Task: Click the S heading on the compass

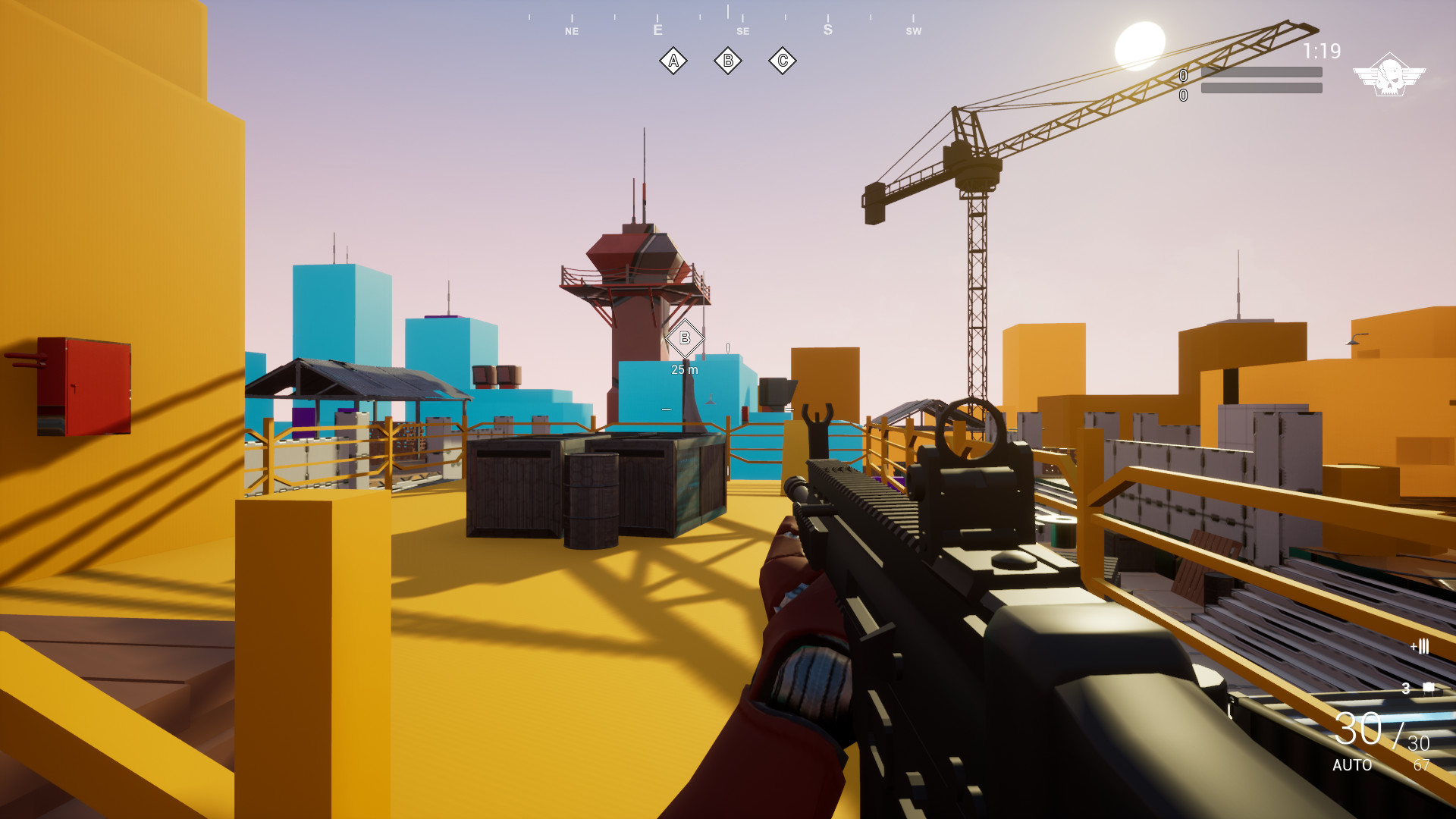Action: 828,29
